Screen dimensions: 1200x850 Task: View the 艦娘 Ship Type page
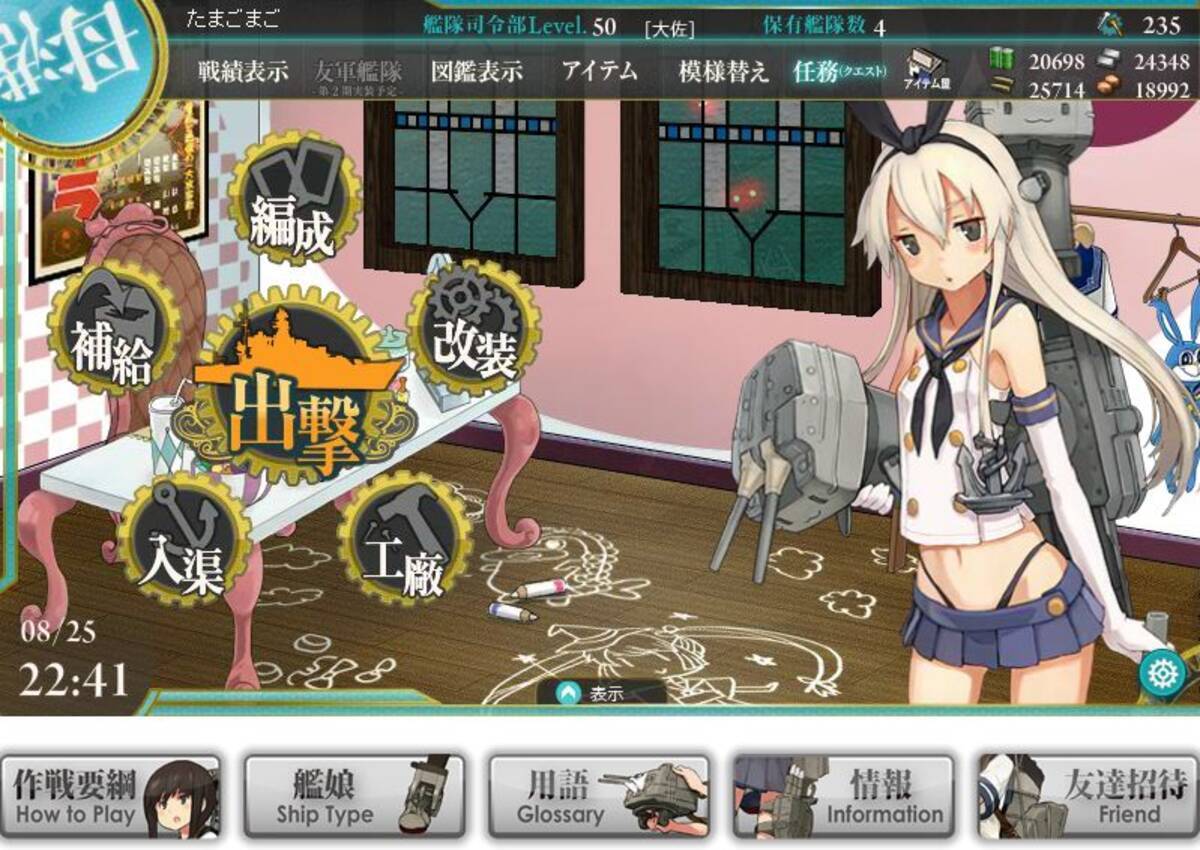354,797
